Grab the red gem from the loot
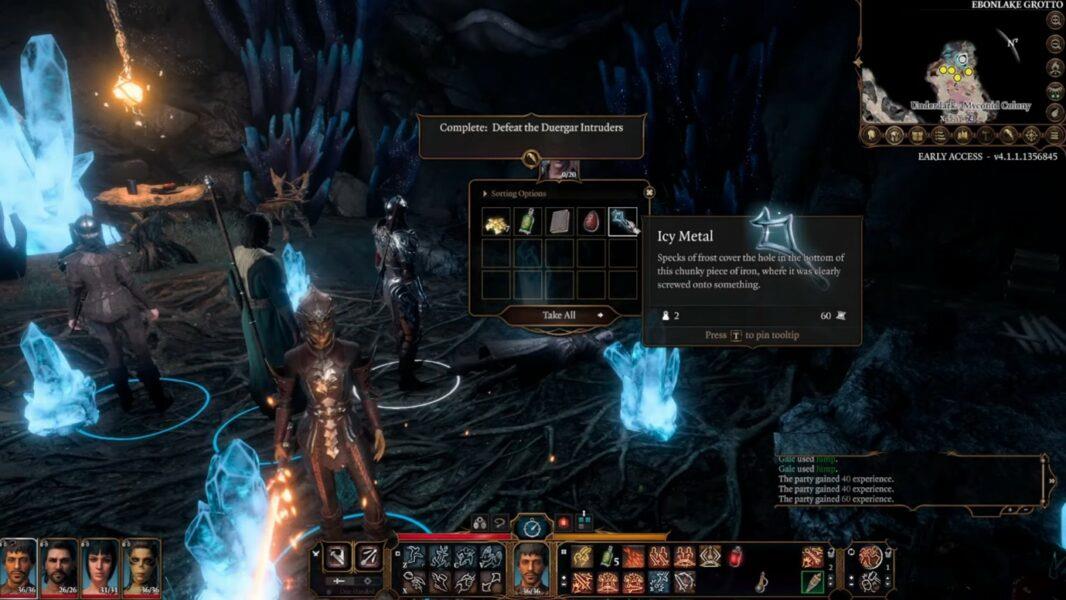1066x600 pixels. tap(592, 222)
